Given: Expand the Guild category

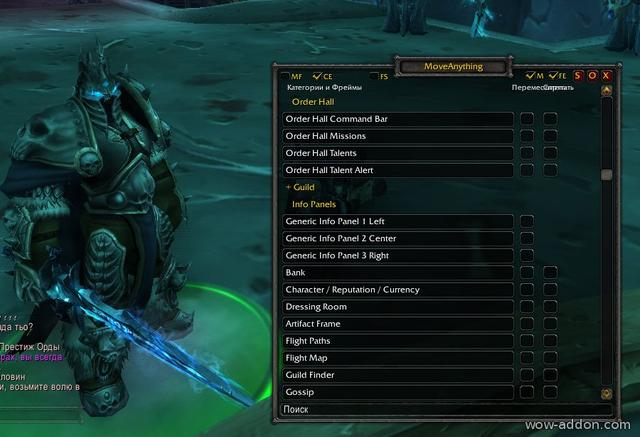Looking at the screenshot, I should tap(300, 187).
